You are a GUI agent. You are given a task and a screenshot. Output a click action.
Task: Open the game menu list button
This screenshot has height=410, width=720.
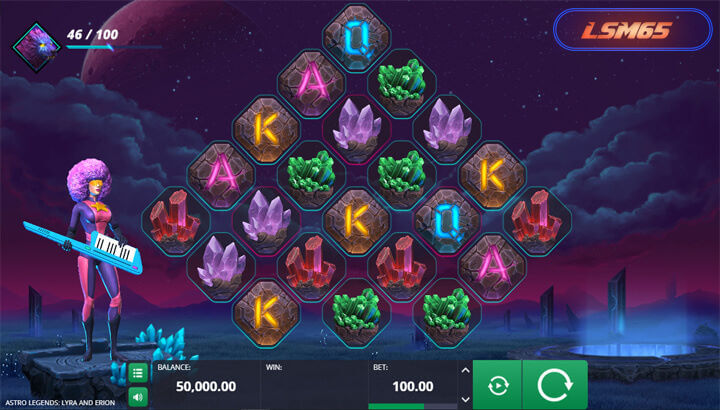(x=138, y=373)
